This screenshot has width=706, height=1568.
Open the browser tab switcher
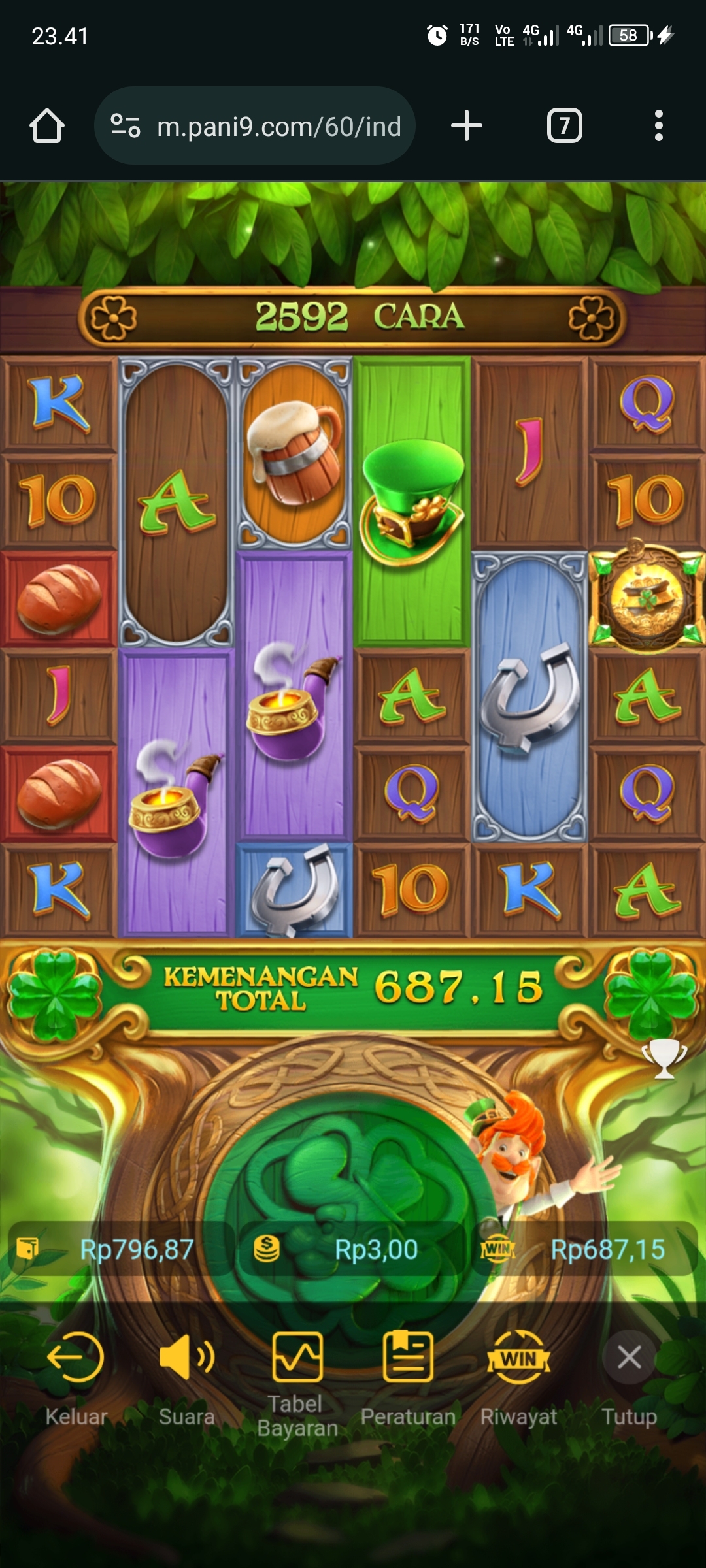[564, 125]
